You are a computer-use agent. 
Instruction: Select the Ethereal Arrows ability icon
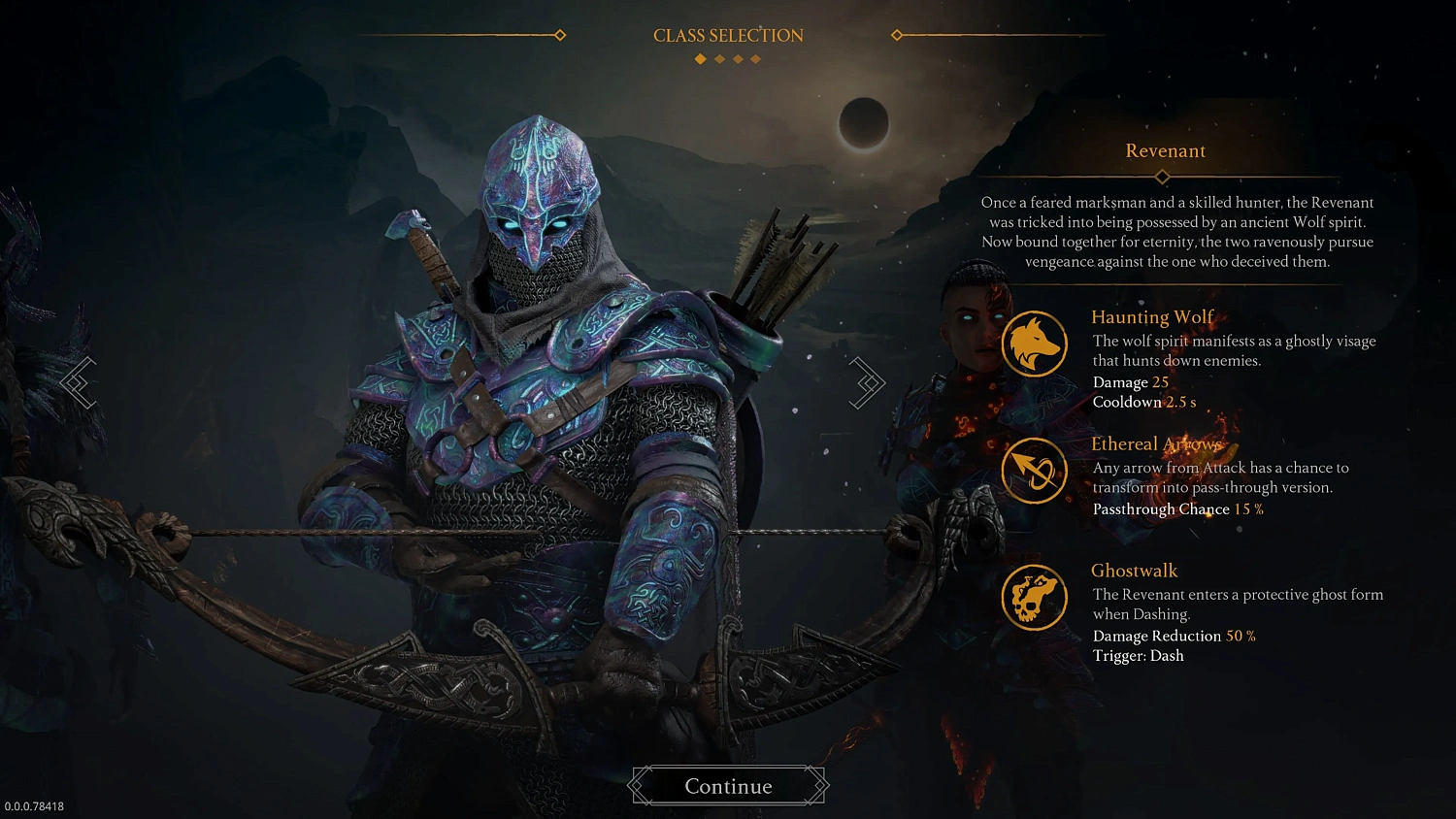point(1034,470)
